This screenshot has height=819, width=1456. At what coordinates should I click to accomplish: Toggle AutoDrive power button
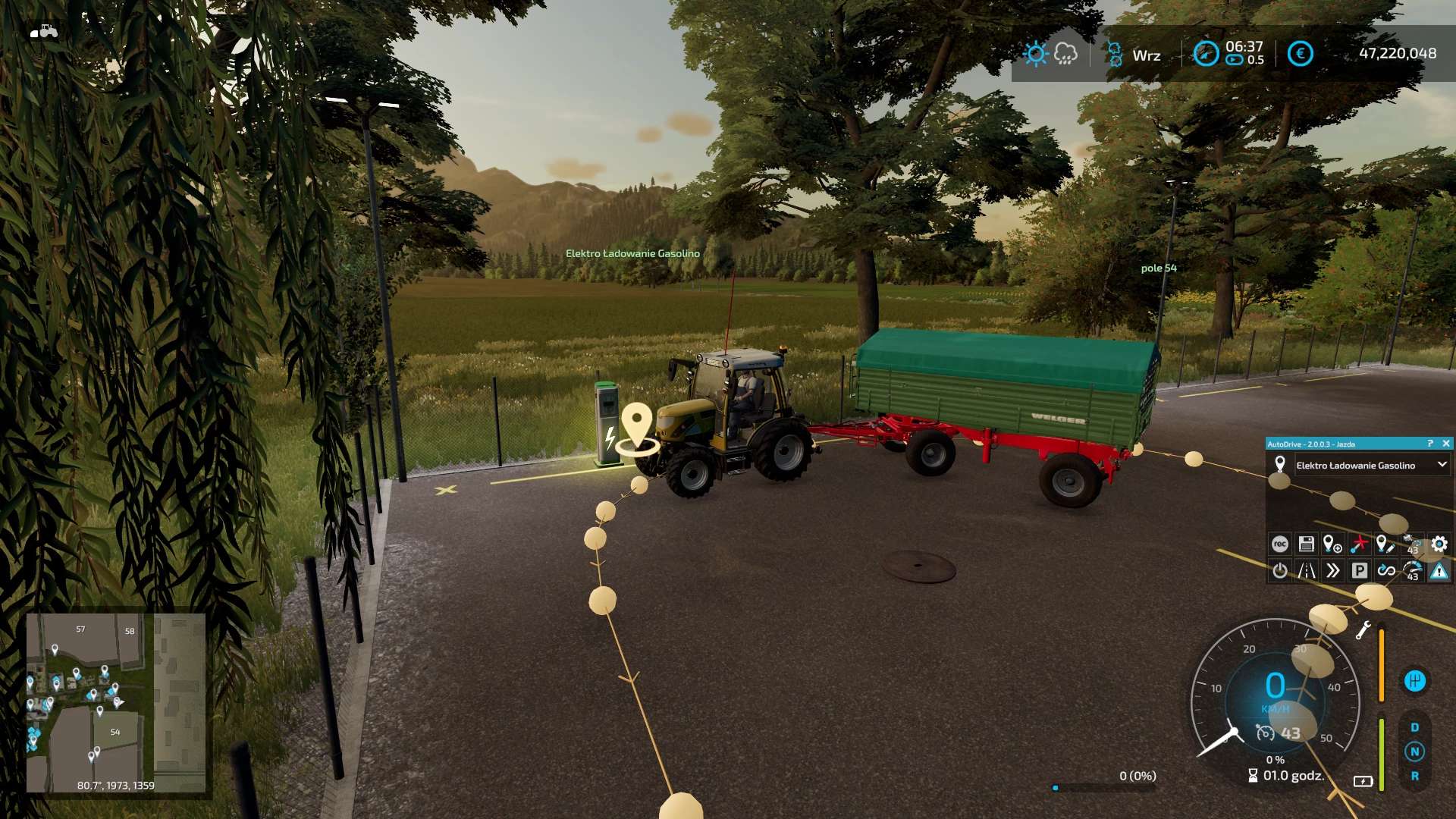(x=1280, y=570)
